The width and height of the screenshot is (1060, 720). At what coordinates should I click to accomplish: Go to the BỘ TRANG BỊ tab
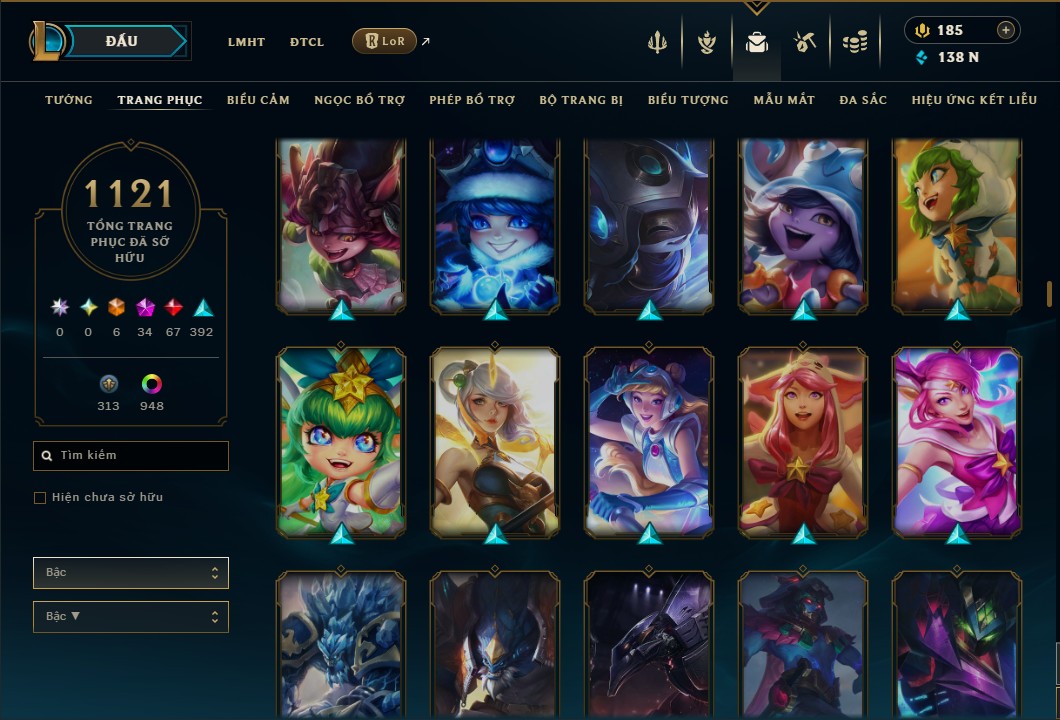[x=581, y=100]
